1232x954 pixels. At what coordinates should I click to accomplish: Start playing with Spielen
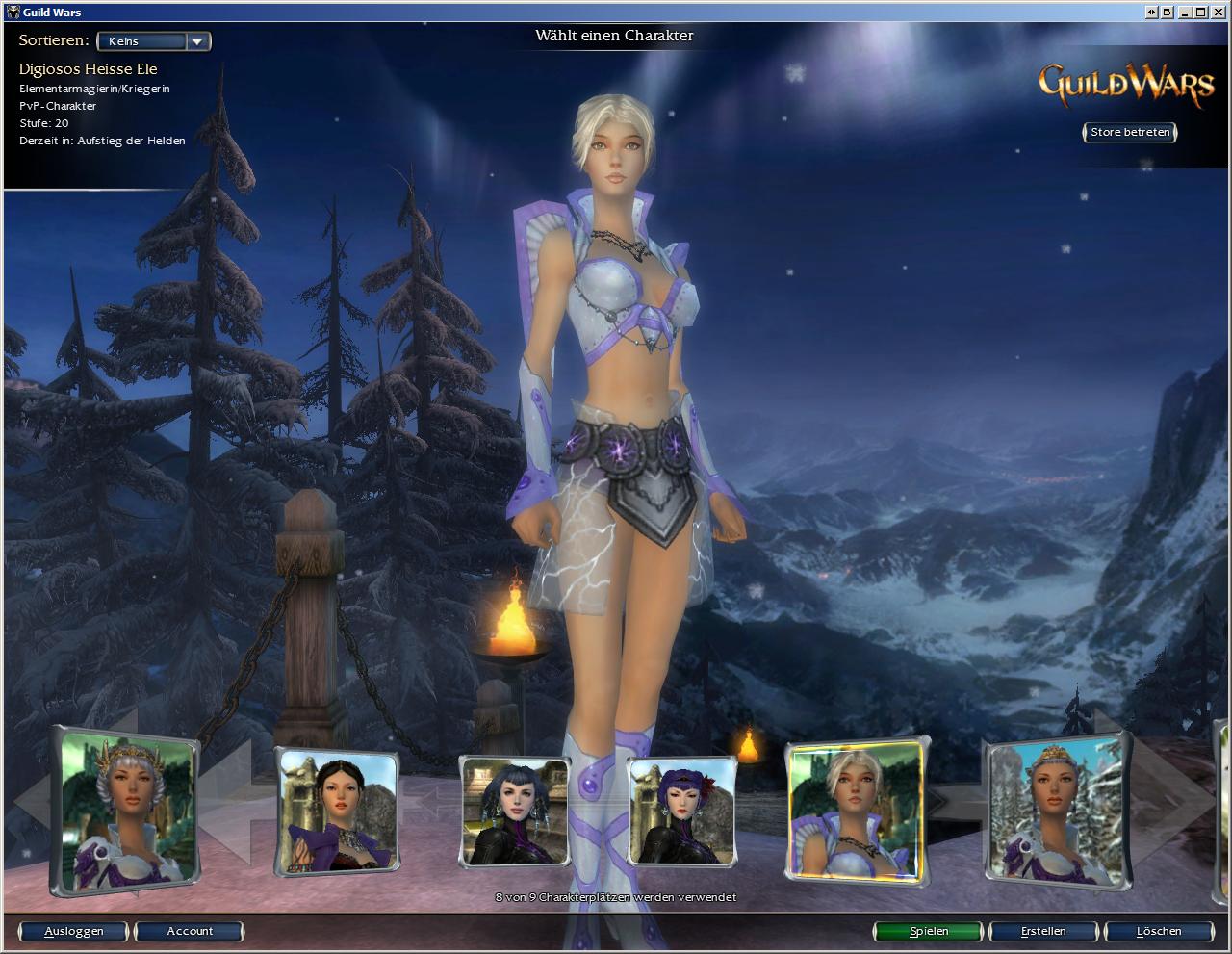coord(929,931)
